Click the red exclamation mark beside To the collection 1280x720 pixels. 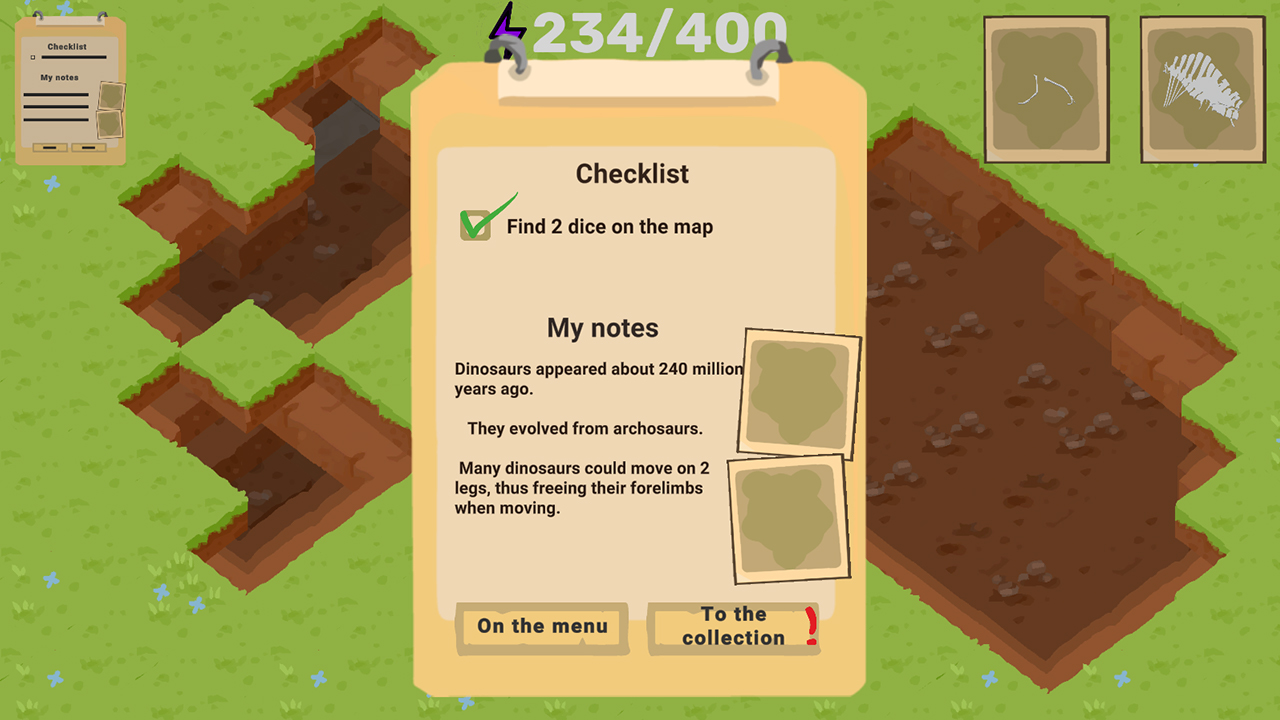coord(810,627)
